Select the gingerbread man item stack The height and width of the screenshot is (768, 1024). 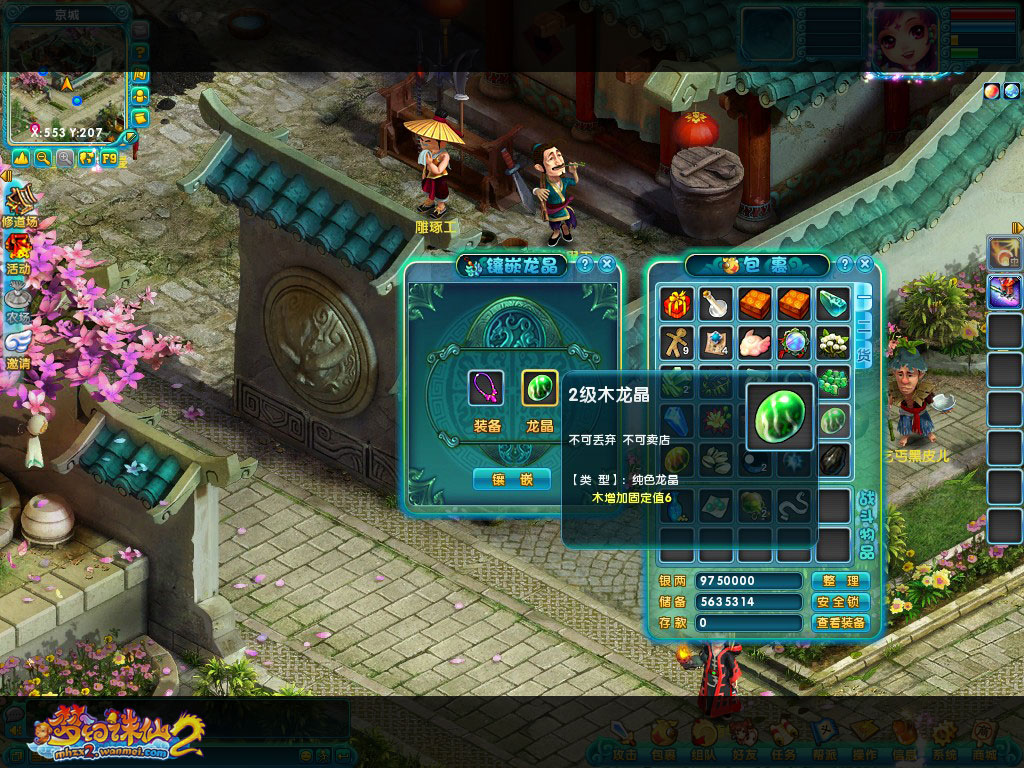pyautogui.click(x=678, y=342)
